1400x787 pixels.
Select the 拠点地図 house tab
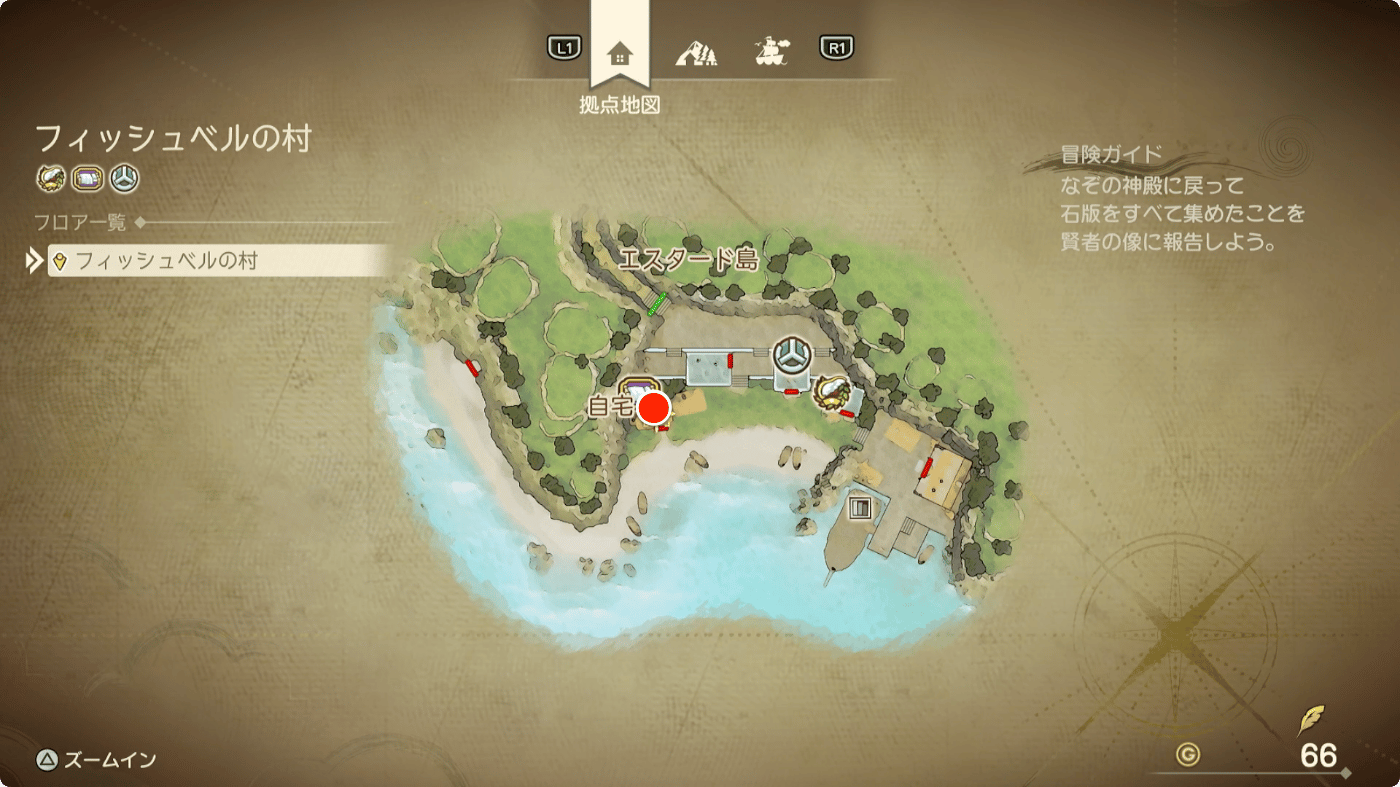(x=619, y=53)
